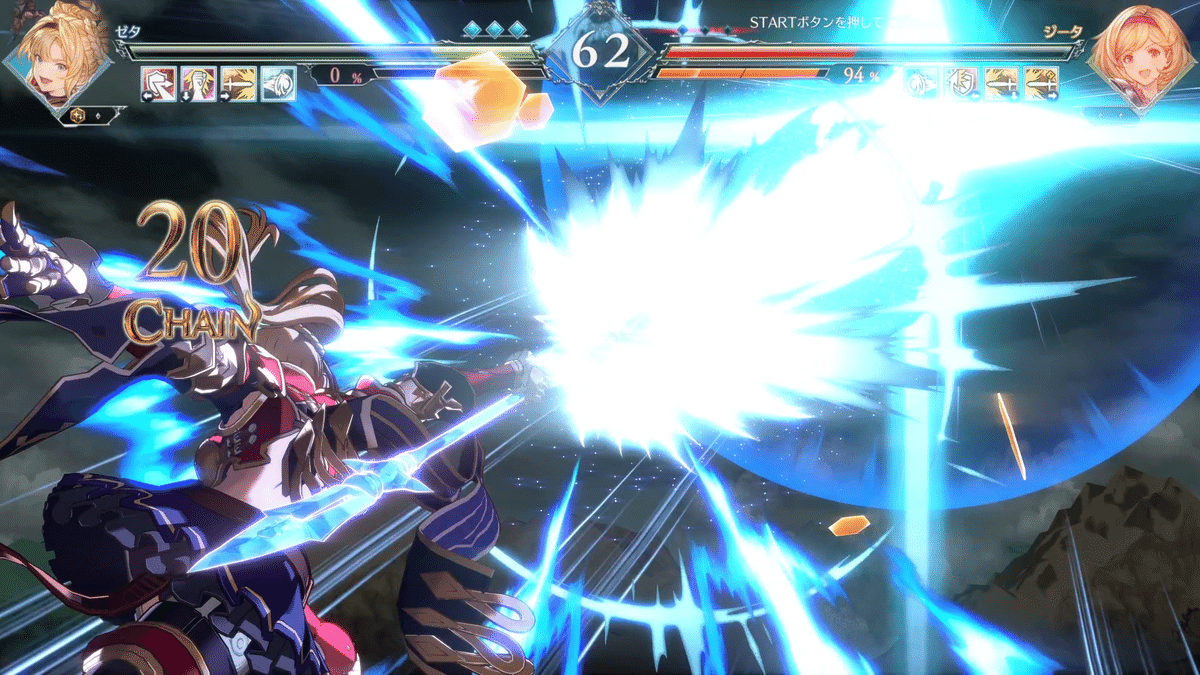This screenshot has height=675, width=1200.
Task: Choose Djeeta's sword skill with down arrow
Action: 1002,83
